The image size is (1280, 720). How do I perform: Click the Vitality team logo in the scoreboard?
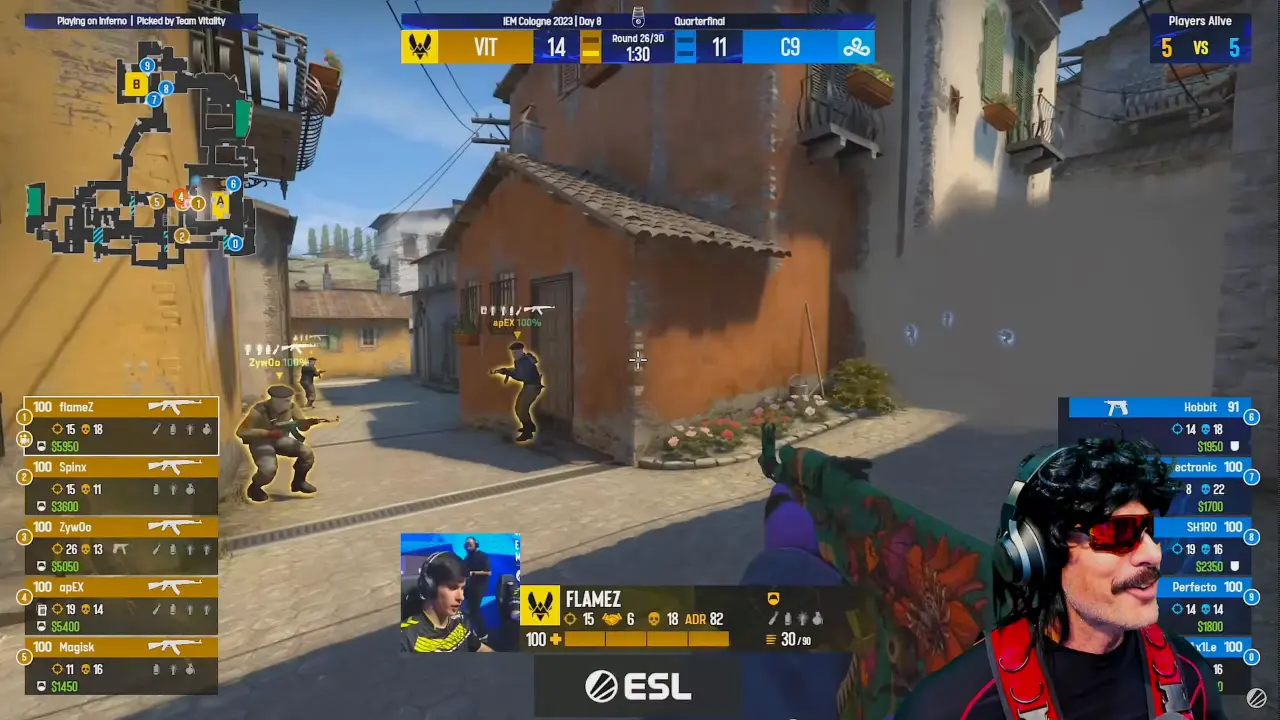coord(421,46)
